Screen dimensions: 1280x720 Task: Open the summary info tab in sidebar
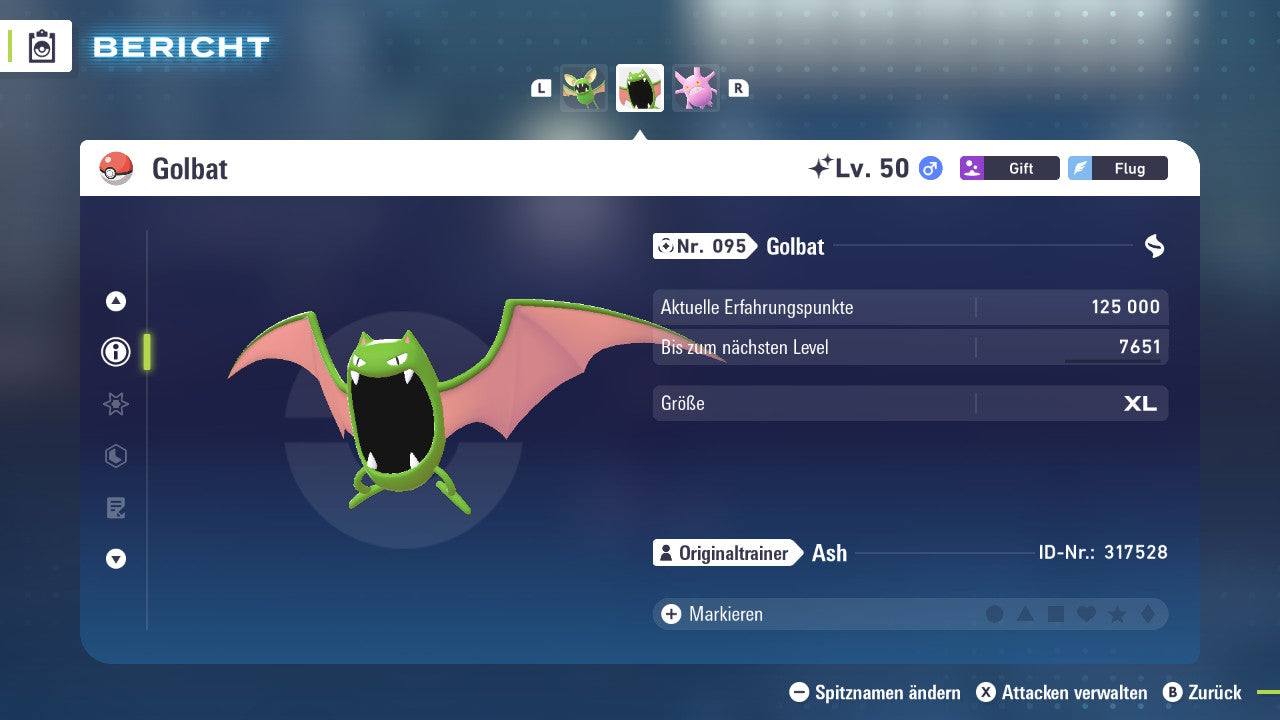[x=115, y=352]
